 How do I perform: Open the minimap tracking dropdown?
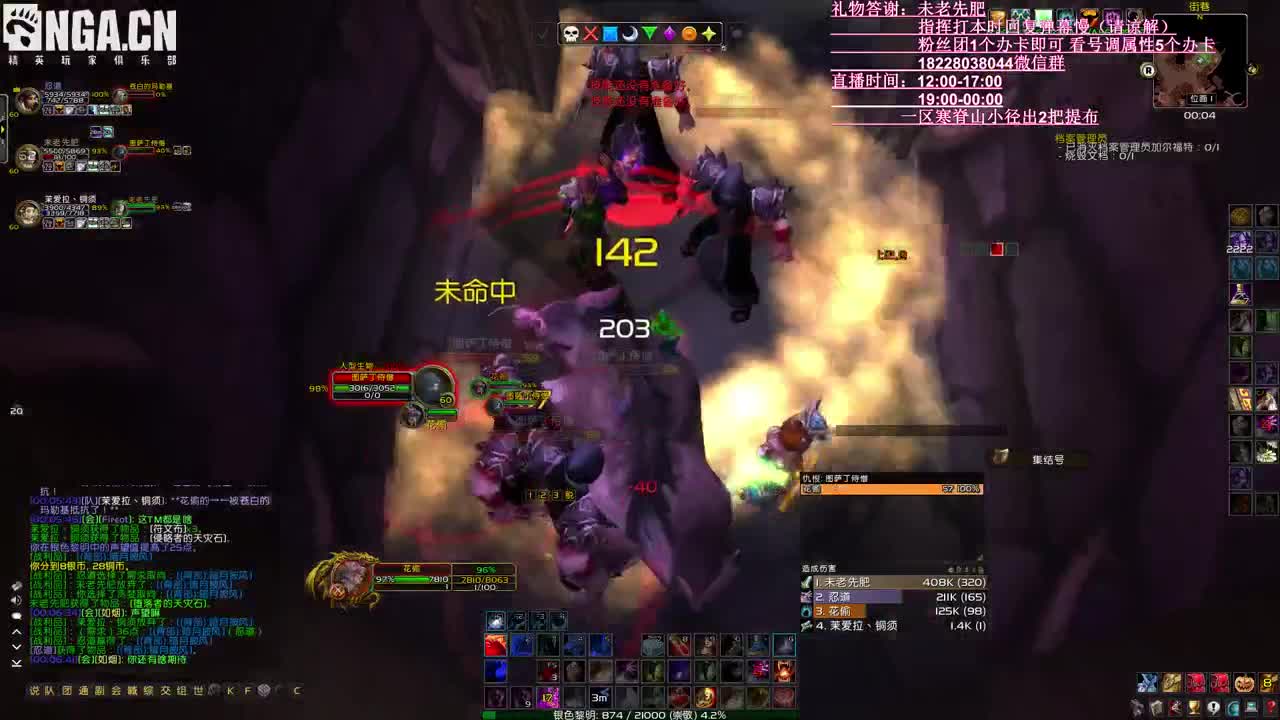(x=1253, y=69)
